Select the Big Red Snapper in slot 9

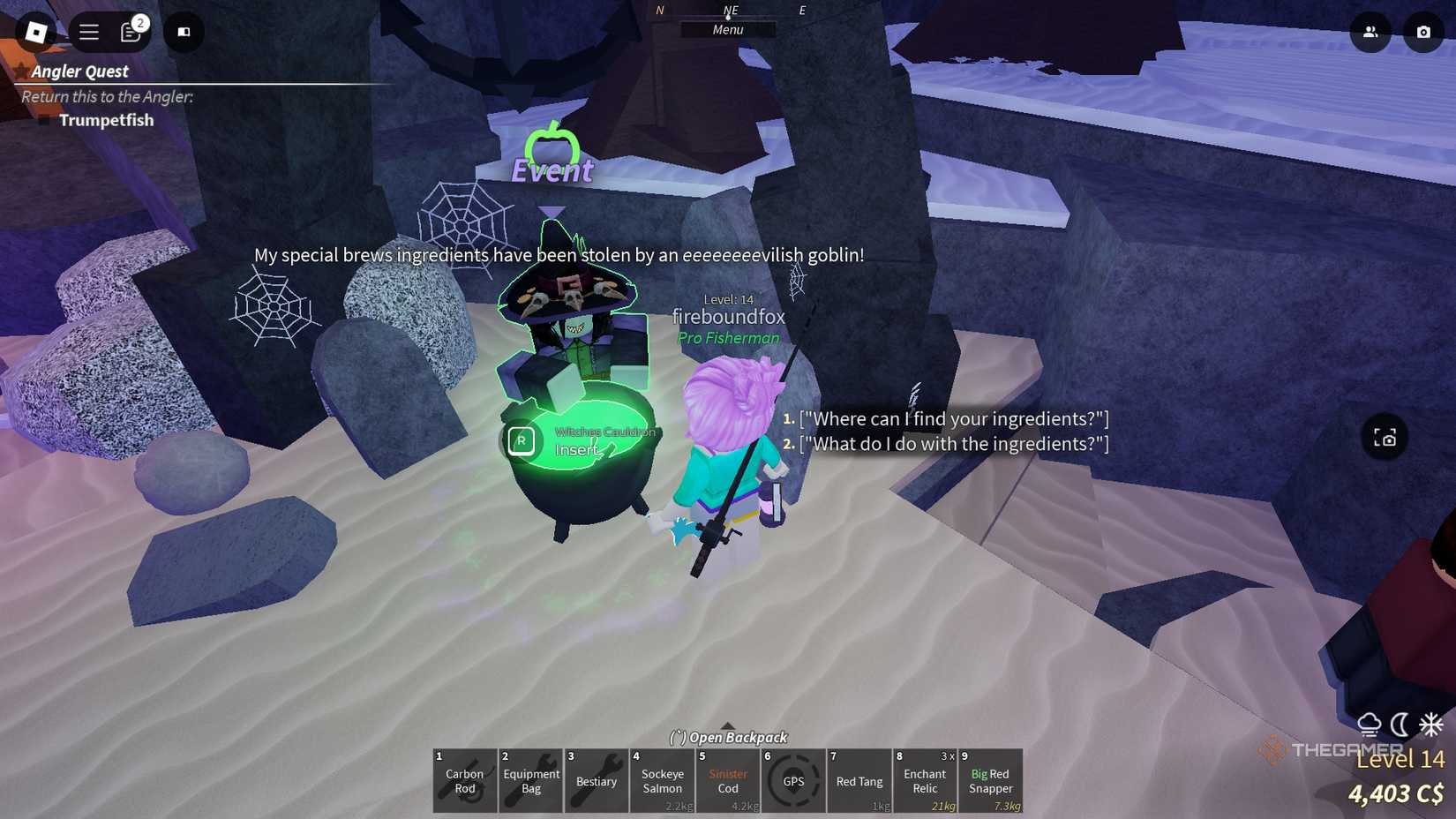coord(990,781)
